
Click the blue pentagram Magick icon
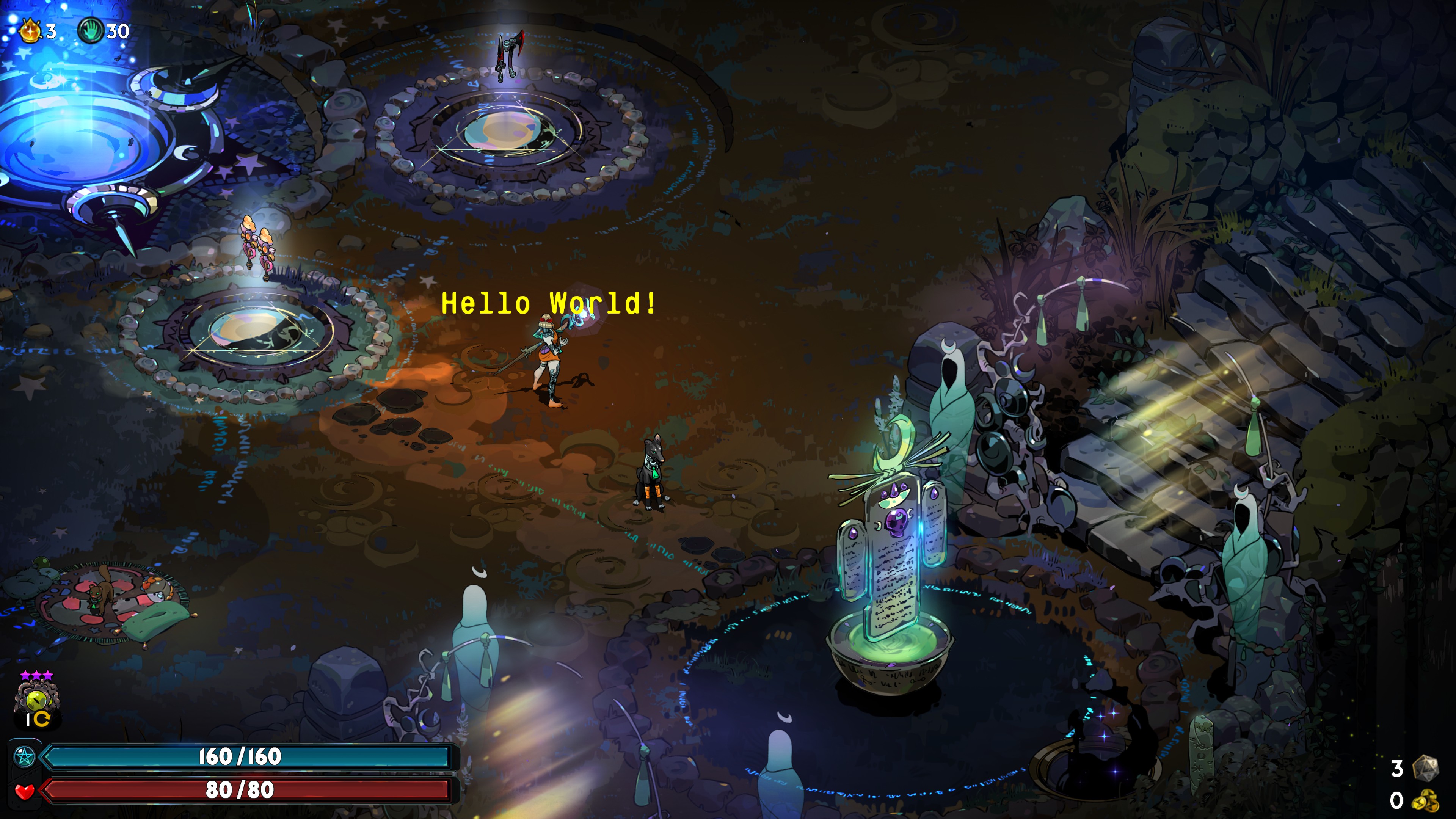point(24,756)
